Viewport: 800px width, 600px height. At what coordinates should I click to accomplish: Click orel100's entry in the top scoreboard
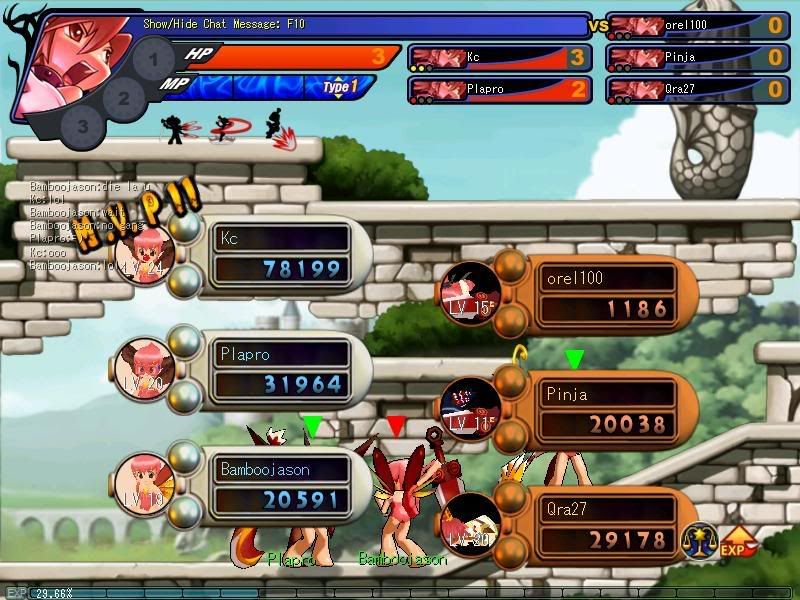[x=697, y=26]
